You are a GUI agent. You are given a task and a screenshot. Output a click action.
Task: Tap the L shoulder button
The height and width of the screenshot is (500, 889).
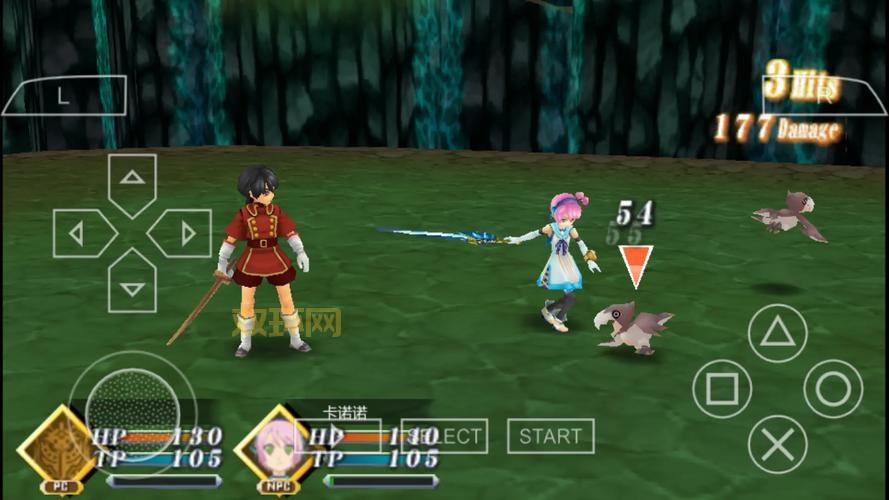click(x=64, y=96)
